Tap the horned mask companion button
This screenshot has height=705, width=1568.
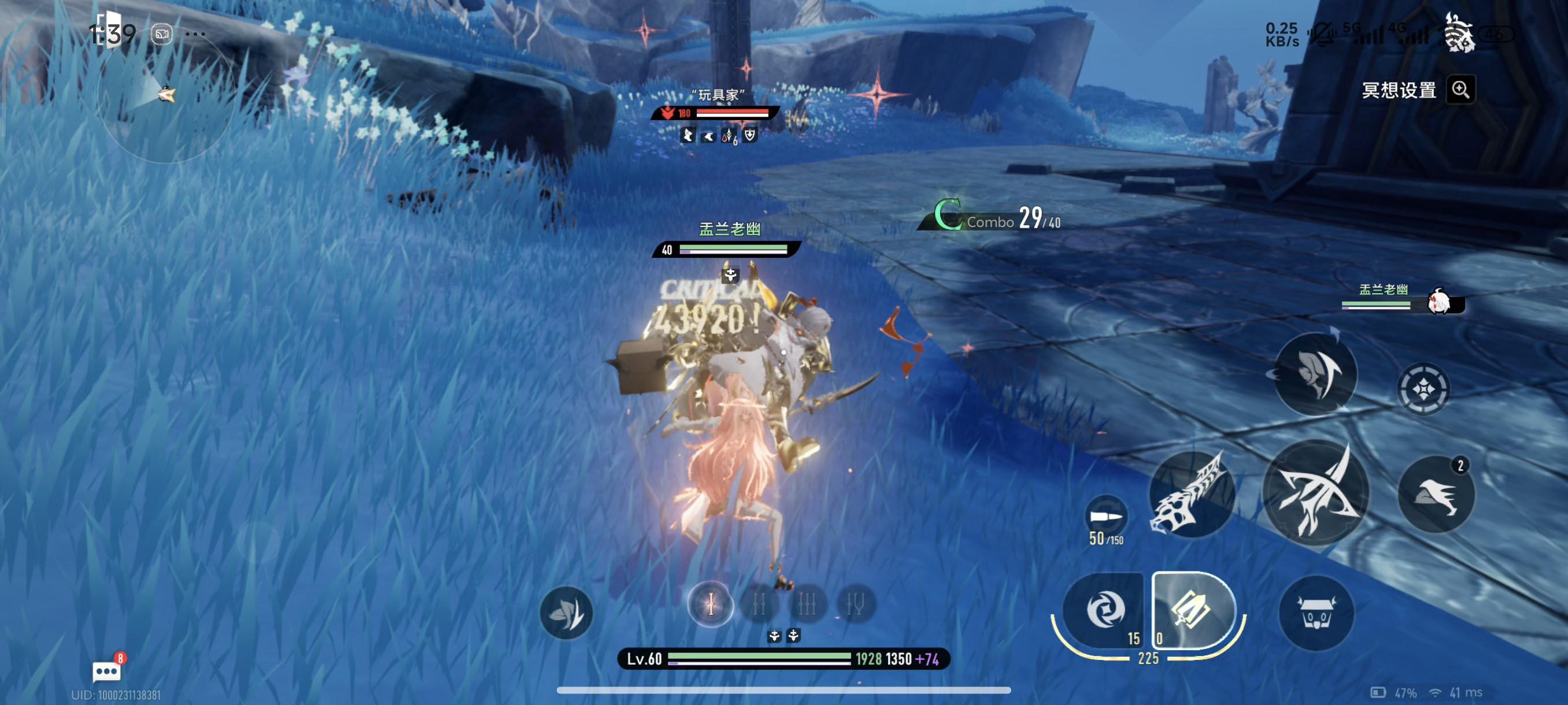tap(1316, 613)
